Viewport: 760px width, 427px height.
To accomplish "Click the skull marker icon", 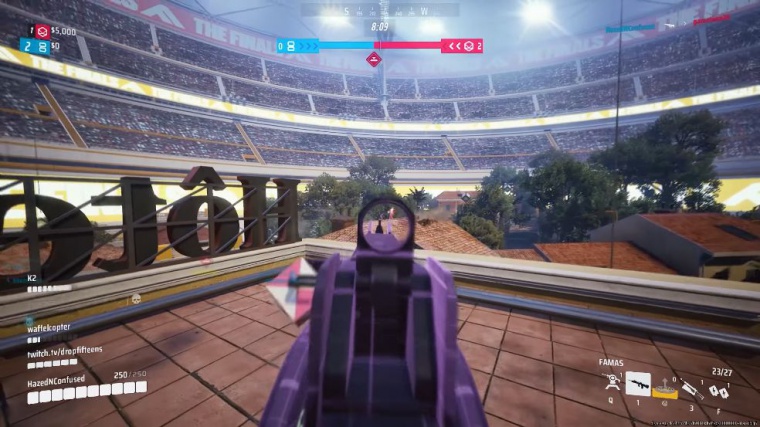I will 136,298.
